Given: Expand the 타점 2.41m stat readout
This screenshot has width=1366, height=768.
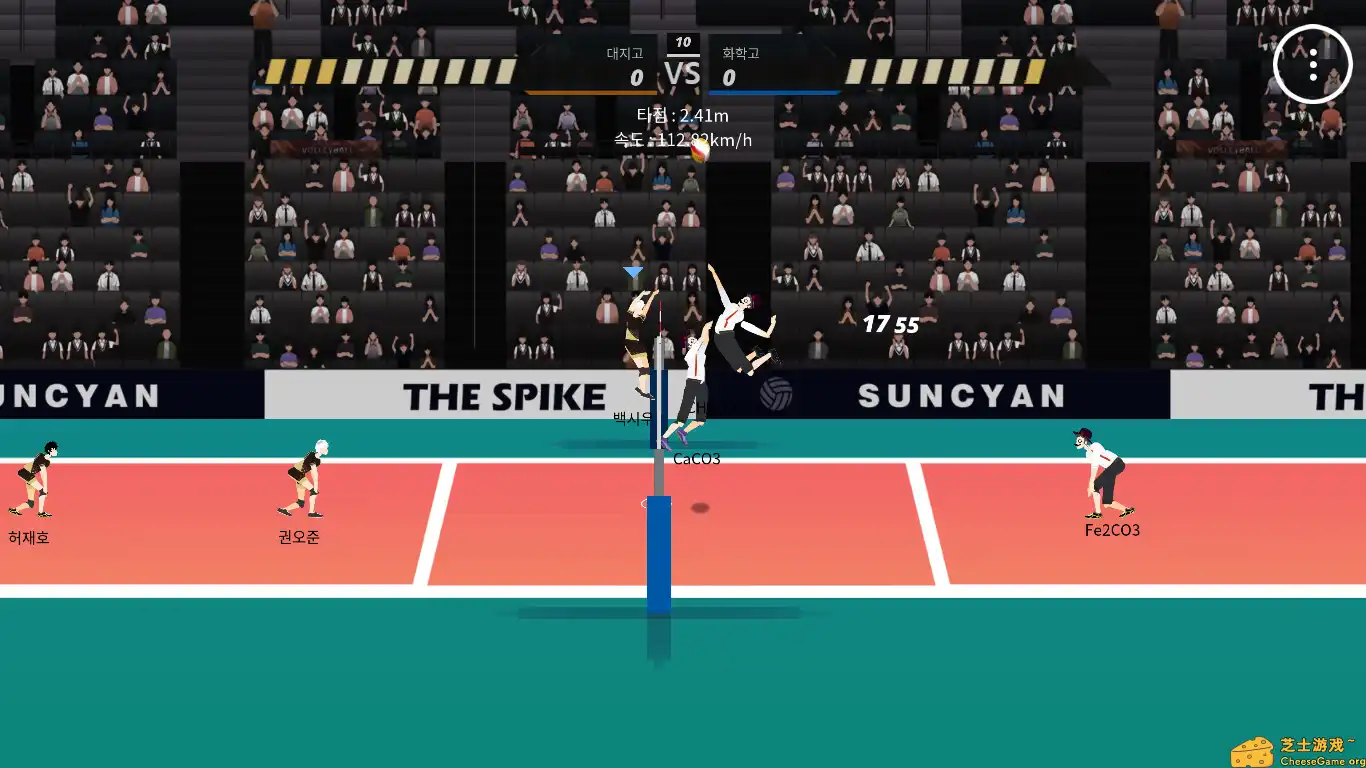Looking at the screenshot, I should point(683,115).
